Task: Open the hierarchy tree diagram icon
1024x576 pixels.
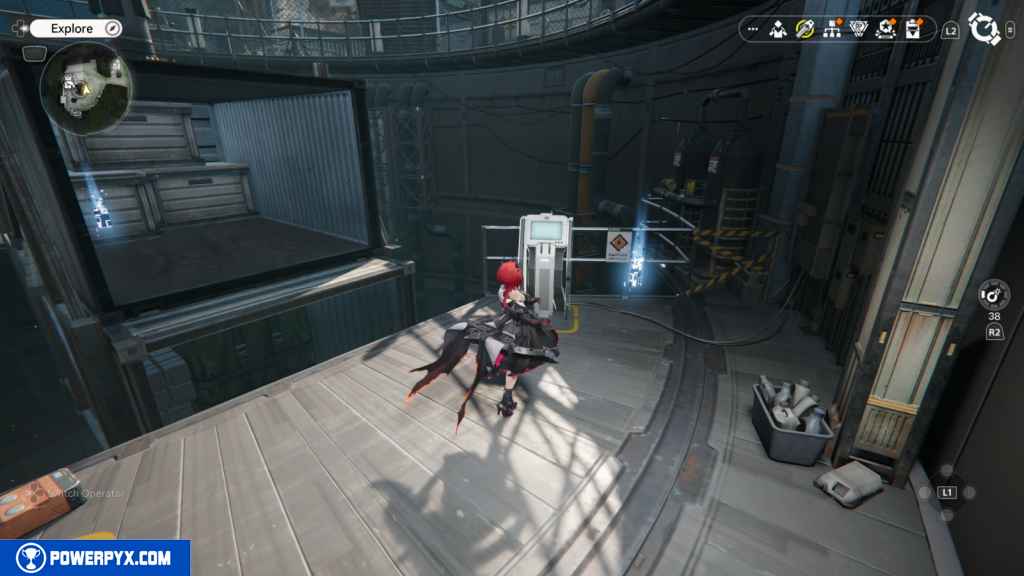Action: (x=831, y=29)
